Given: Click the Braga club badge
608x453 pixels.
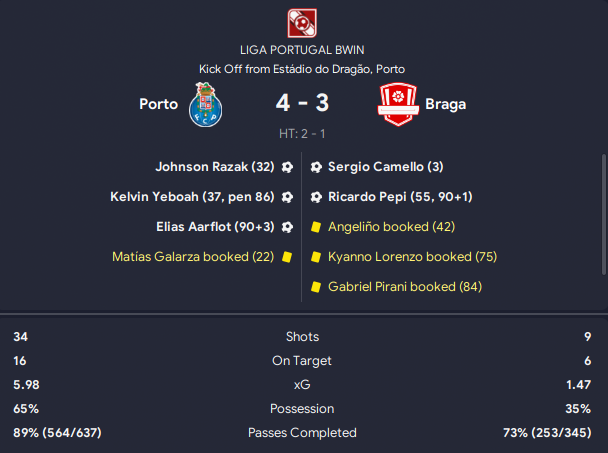Looking at the screenshot, I should [397, 105].
